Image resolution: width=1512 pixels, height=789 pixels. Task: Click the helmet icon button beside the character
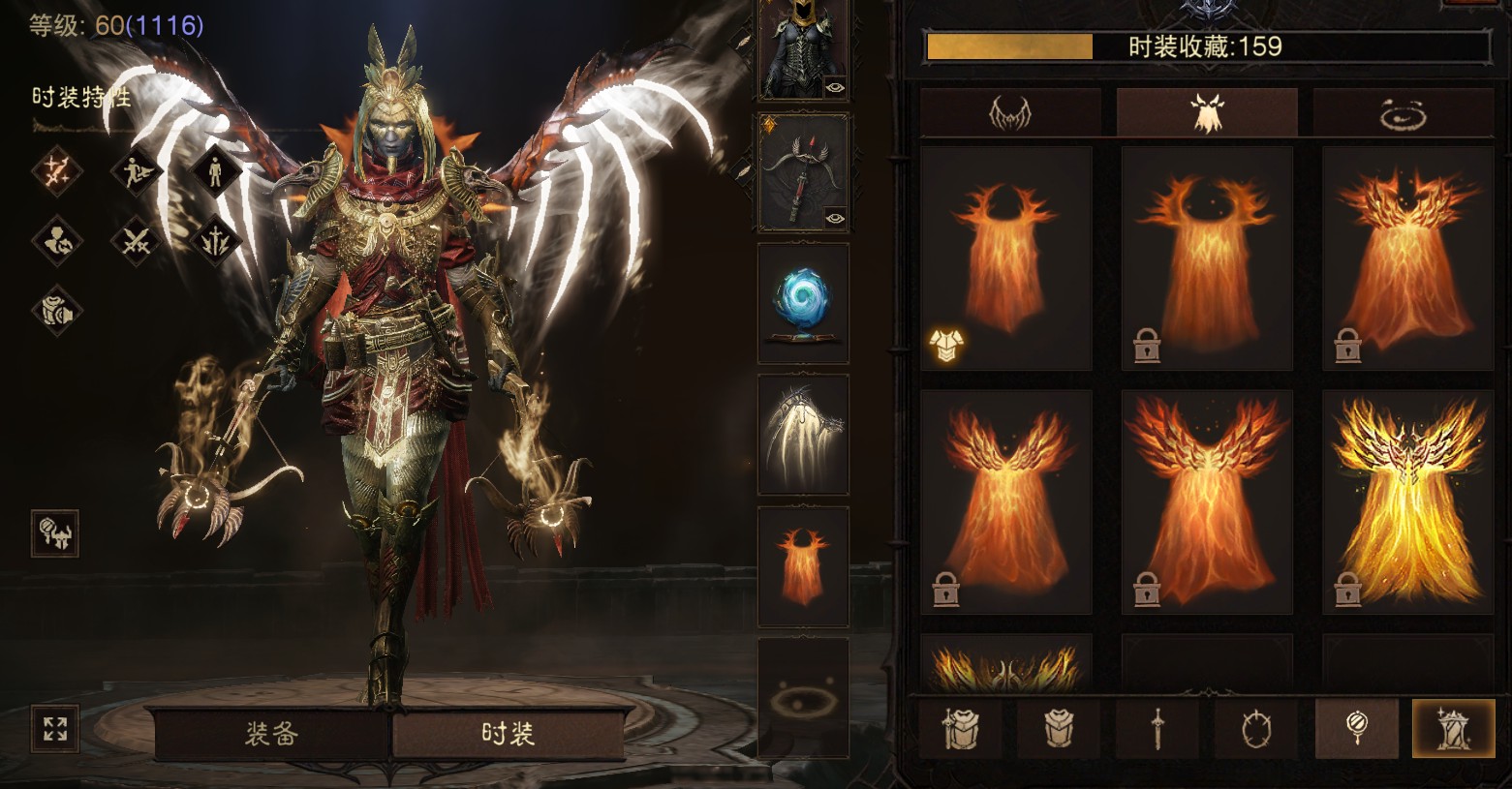pyautogui.click(x=55, y=533)
